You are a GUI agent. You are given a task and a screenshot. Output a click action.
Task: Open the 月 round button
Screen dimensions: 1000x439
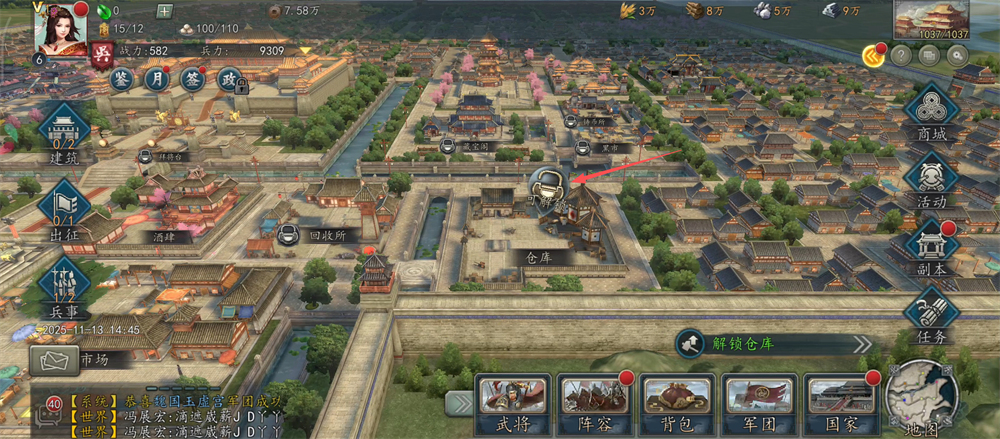pos(157,79)
